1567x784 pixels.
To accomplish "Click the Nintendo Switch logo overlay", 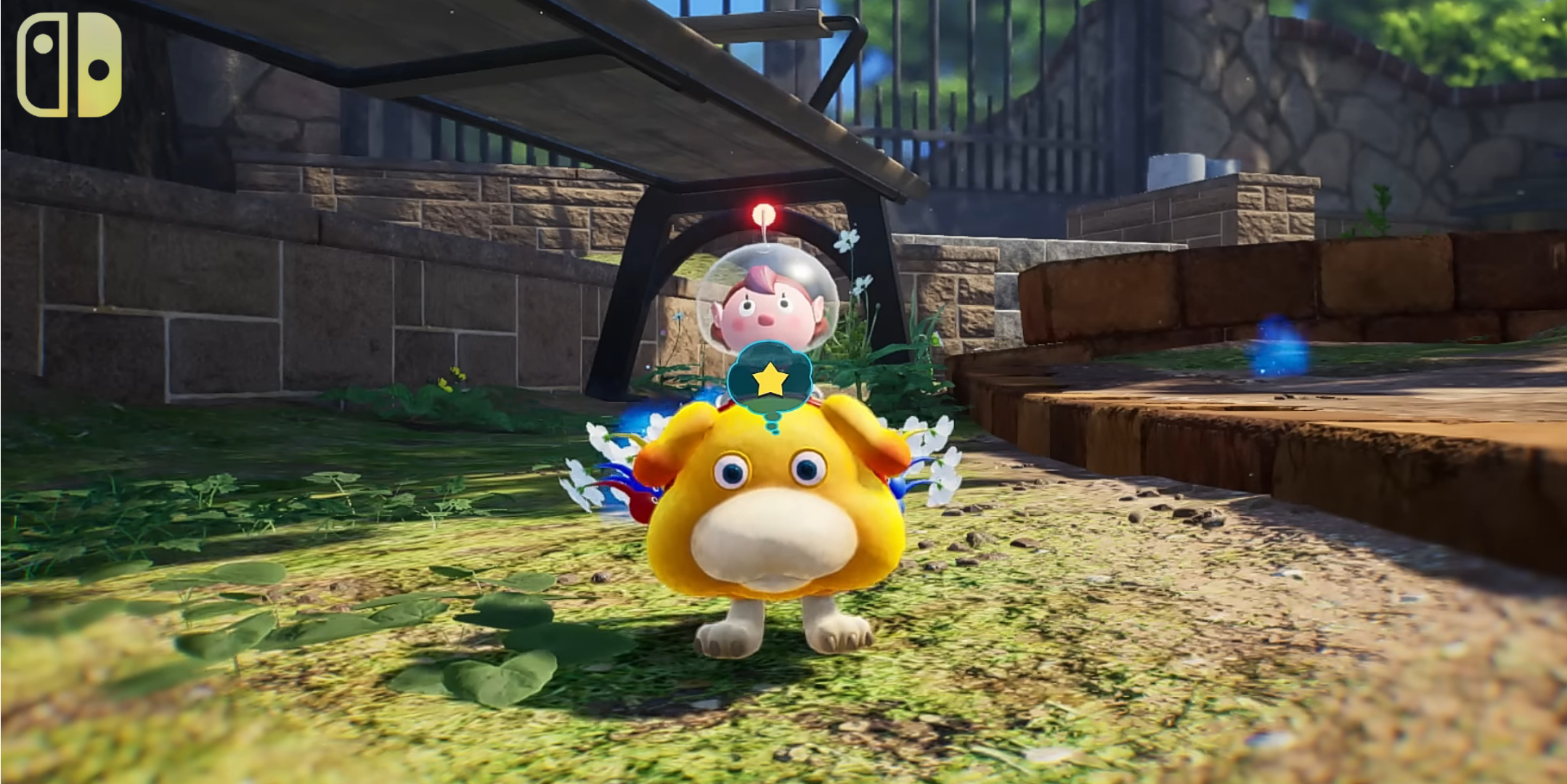I will tap(69, 65).
